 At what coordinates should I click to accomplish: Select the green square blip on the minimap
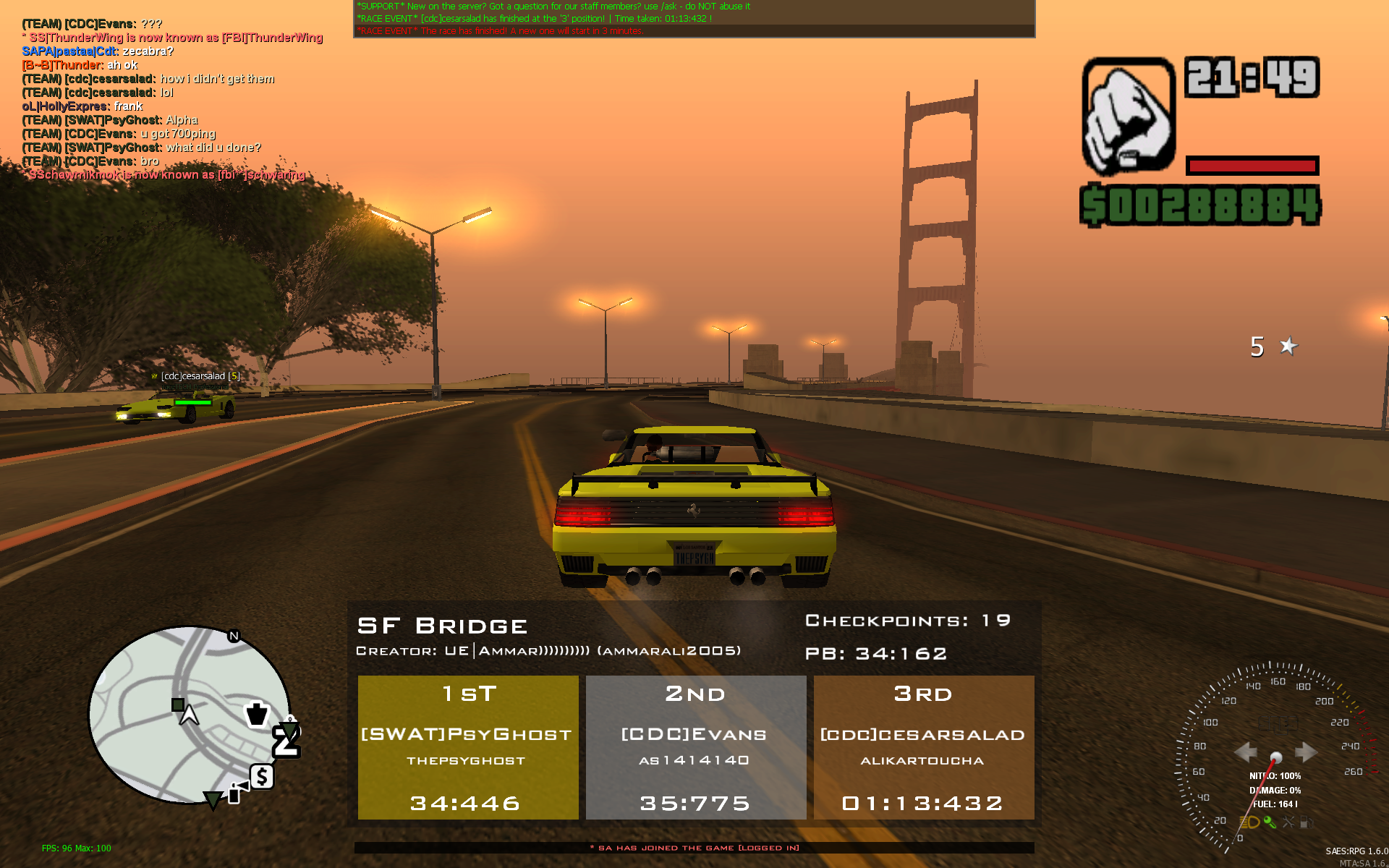click(178, 705)
